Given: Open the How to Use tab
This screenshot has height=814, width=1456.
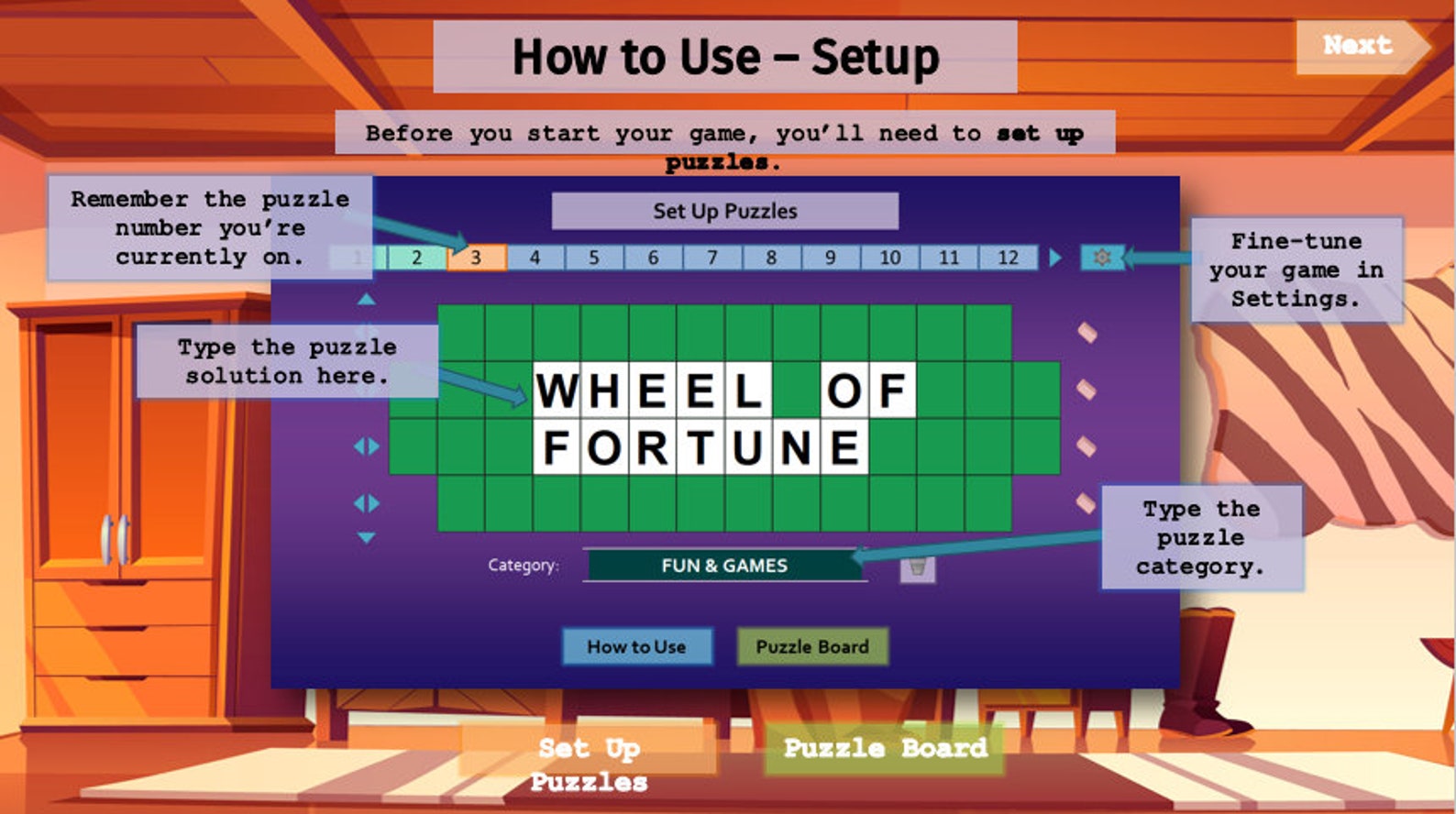Looking at the screenshot, I should (638, 646).
